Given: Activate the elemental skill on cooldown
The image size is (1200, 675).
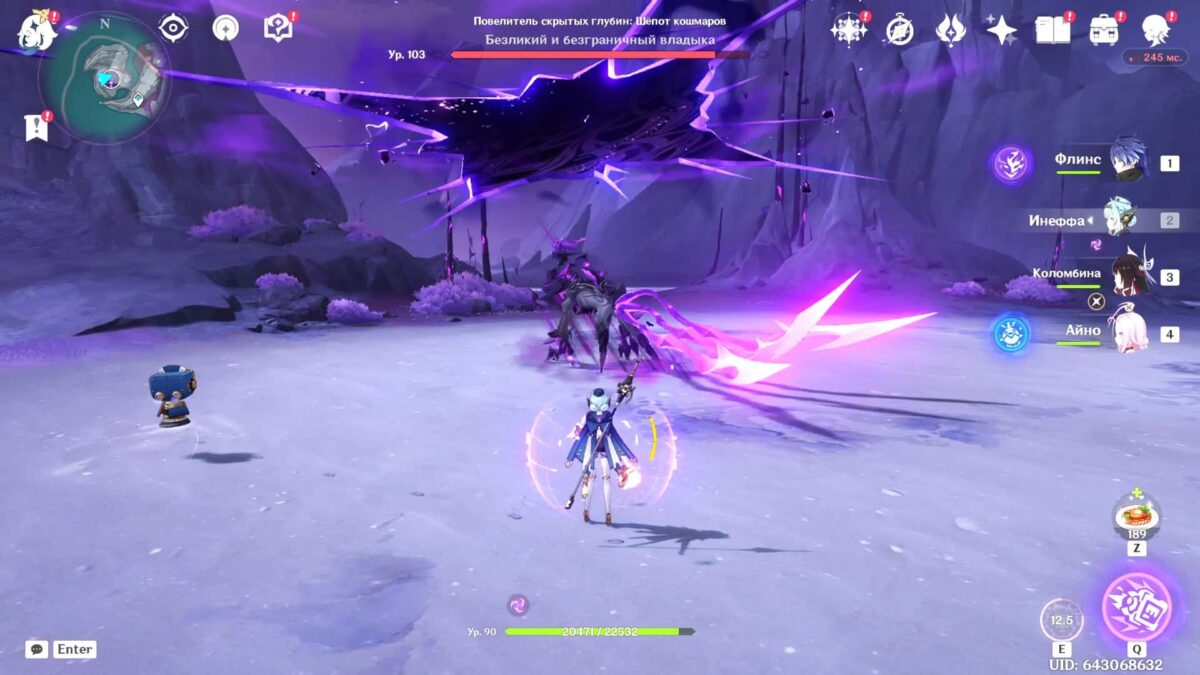Looking at the screenshot, I should pos(1061,620).
